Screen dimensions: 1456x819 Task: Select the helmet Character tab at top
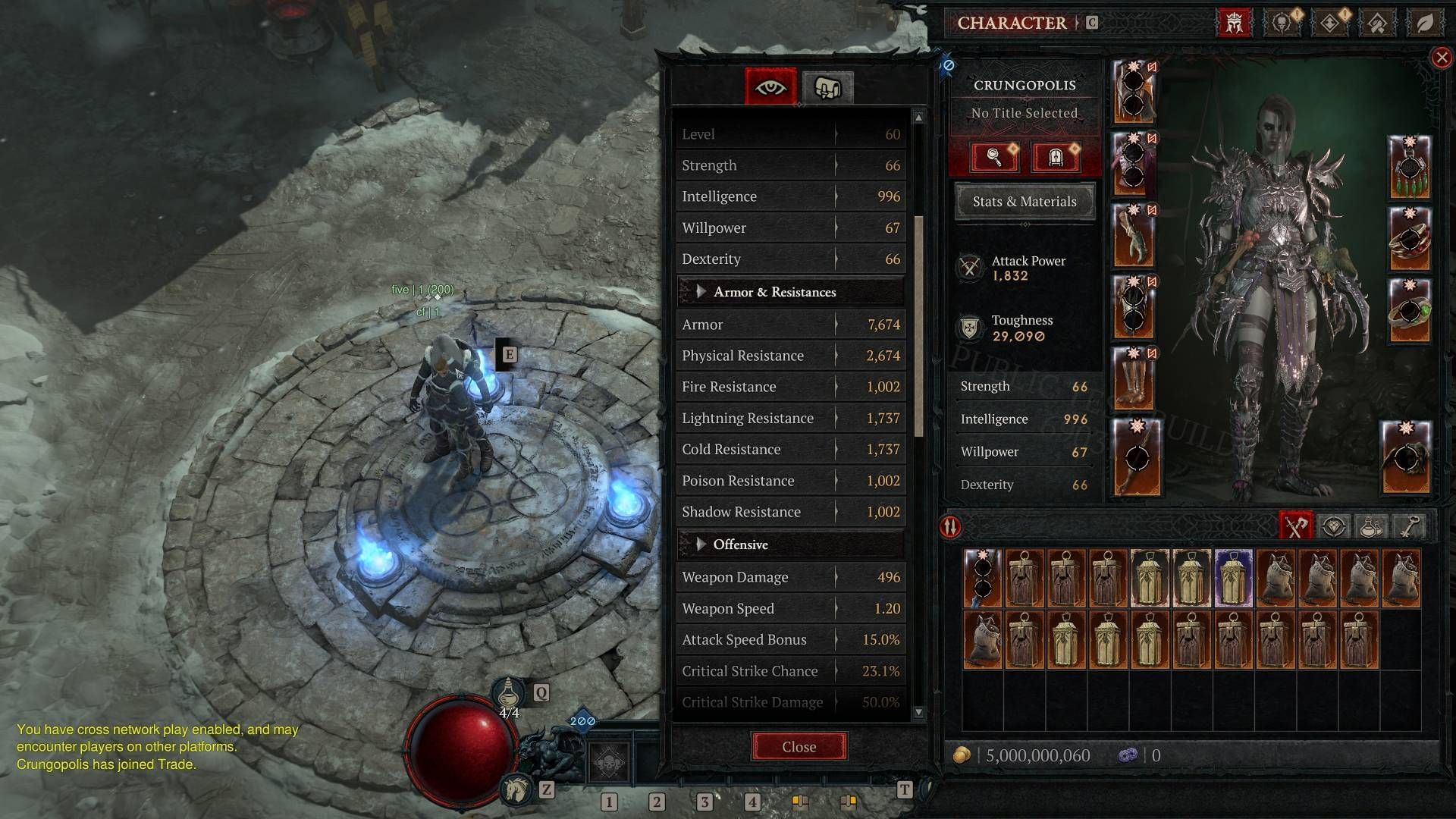tap(1234, 23)
